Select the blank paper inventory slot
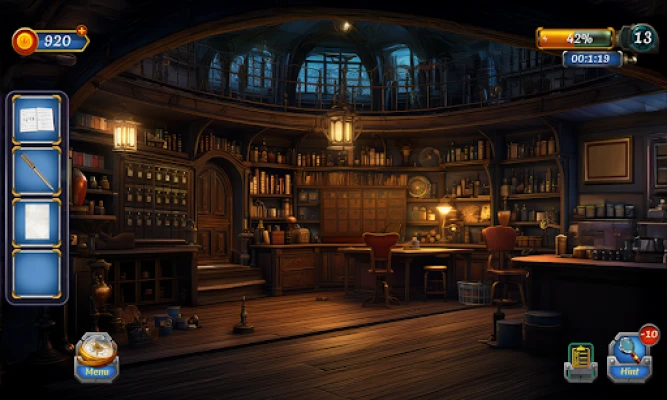This screenshot has width=667, height=400. pyautogui.click(x=37, y=222)
